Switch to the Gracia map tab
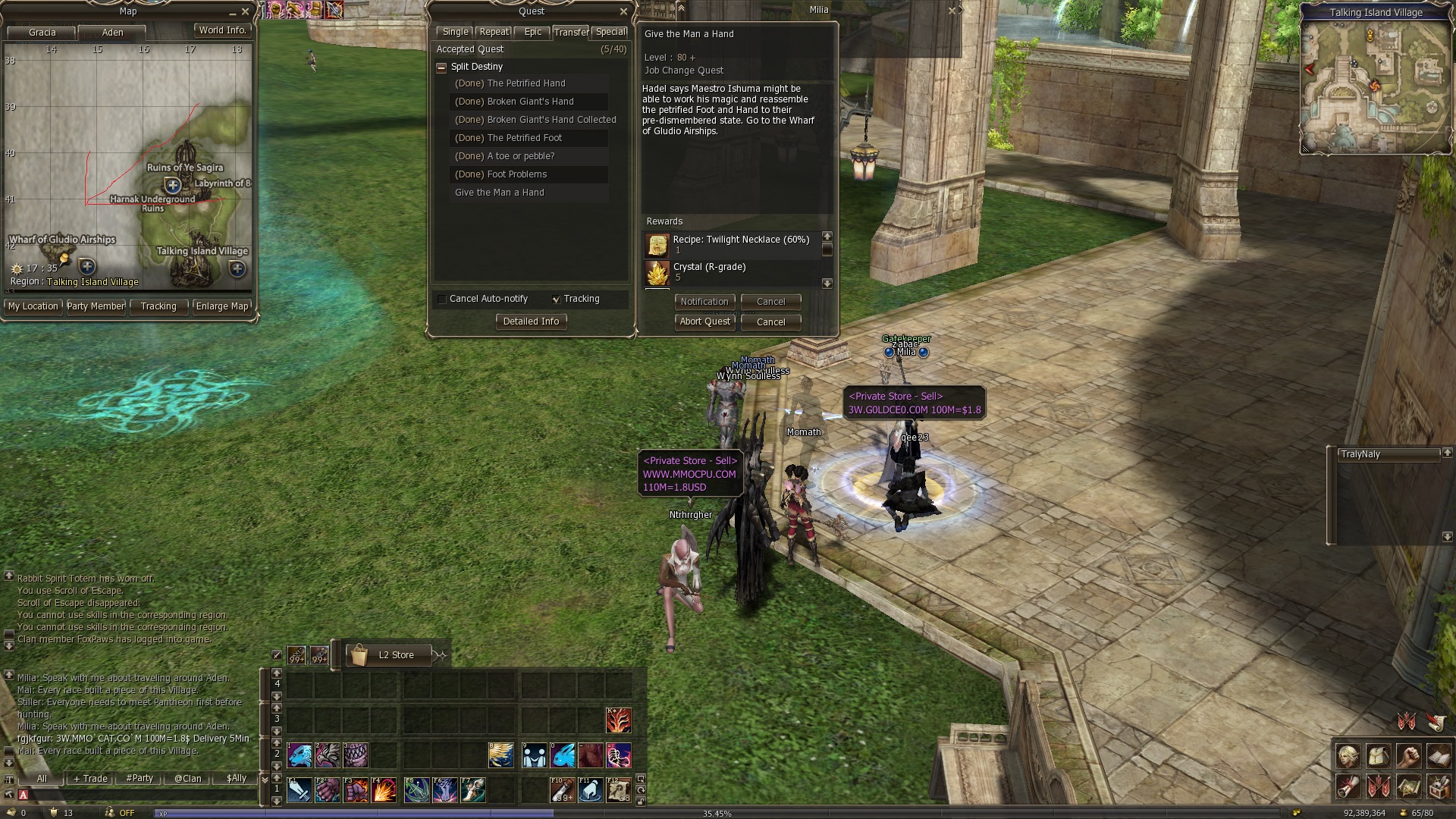1456x819 pixels. tap(42, 33)
